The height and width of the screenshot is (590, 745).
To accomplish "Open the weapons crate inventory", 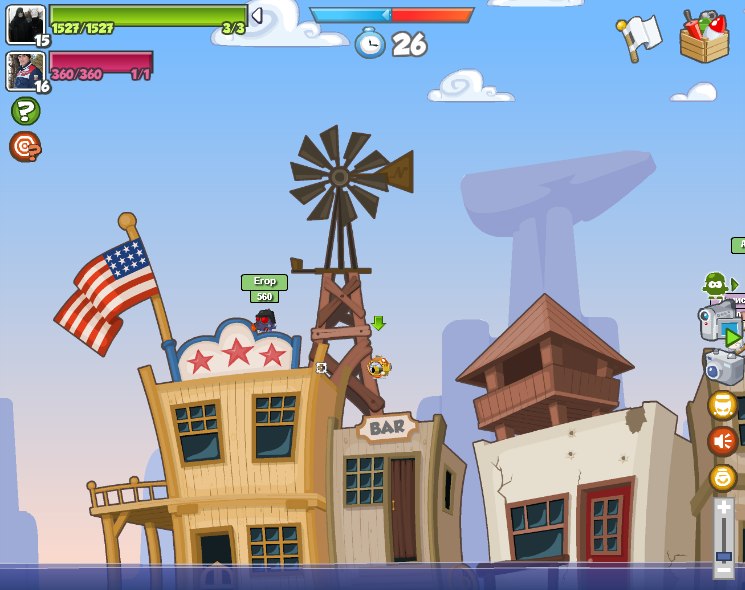I will pos(704,38).
